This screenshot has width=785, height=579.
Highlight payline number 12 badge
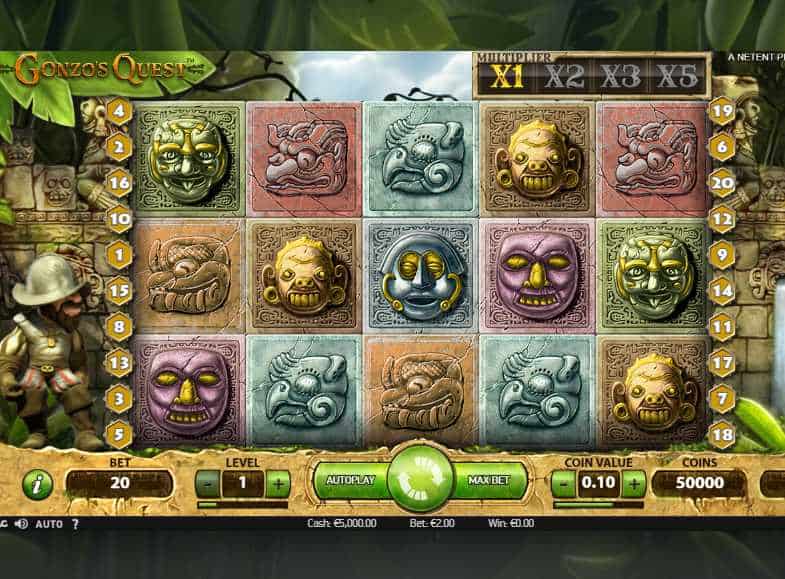tap(722, 218)
